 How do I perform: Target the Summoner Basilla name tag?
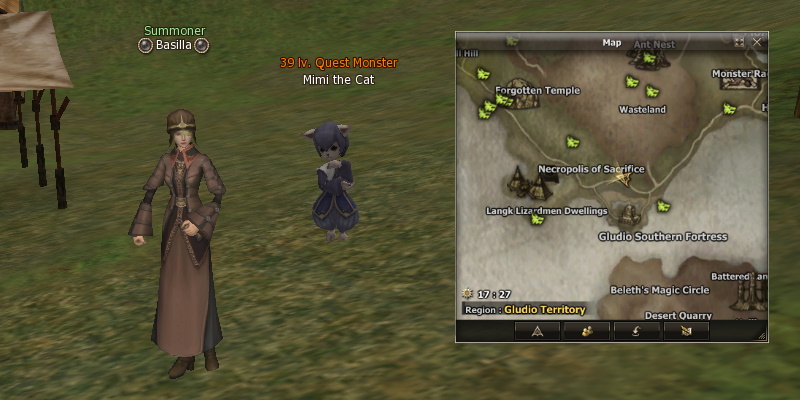coord(174,45)
